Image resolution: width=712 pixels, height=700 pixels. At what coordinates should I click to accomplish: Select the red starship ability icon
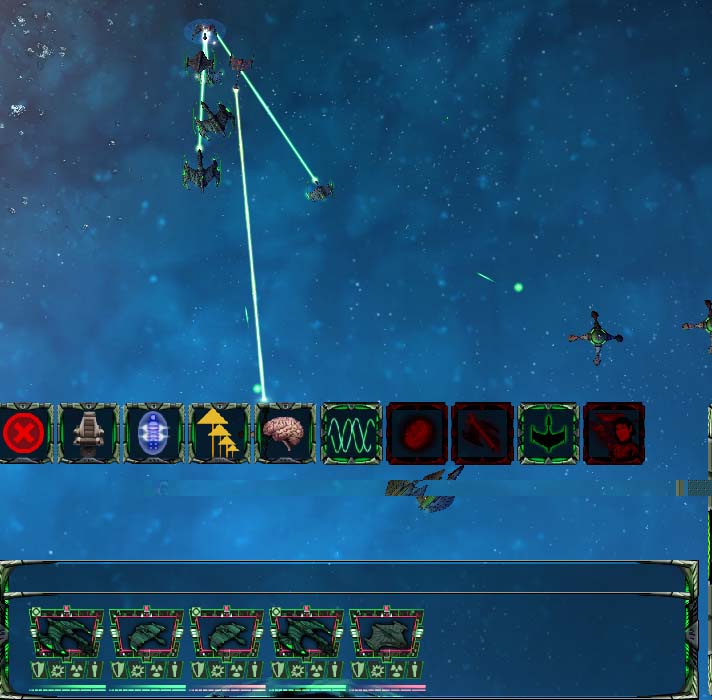(482, 434)
